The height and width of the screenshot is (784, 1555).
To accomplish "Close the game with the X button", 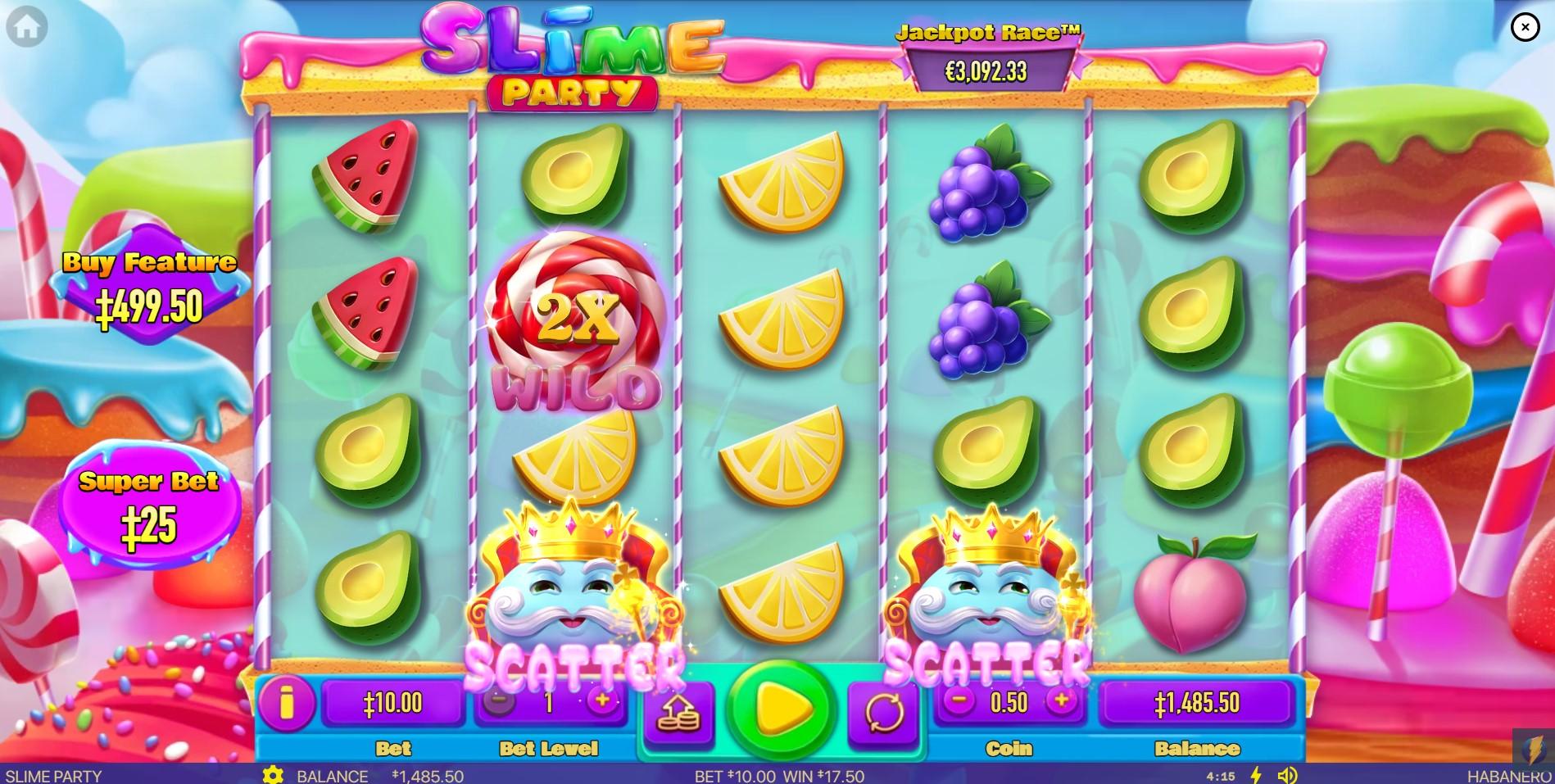I will point(1525,26).
